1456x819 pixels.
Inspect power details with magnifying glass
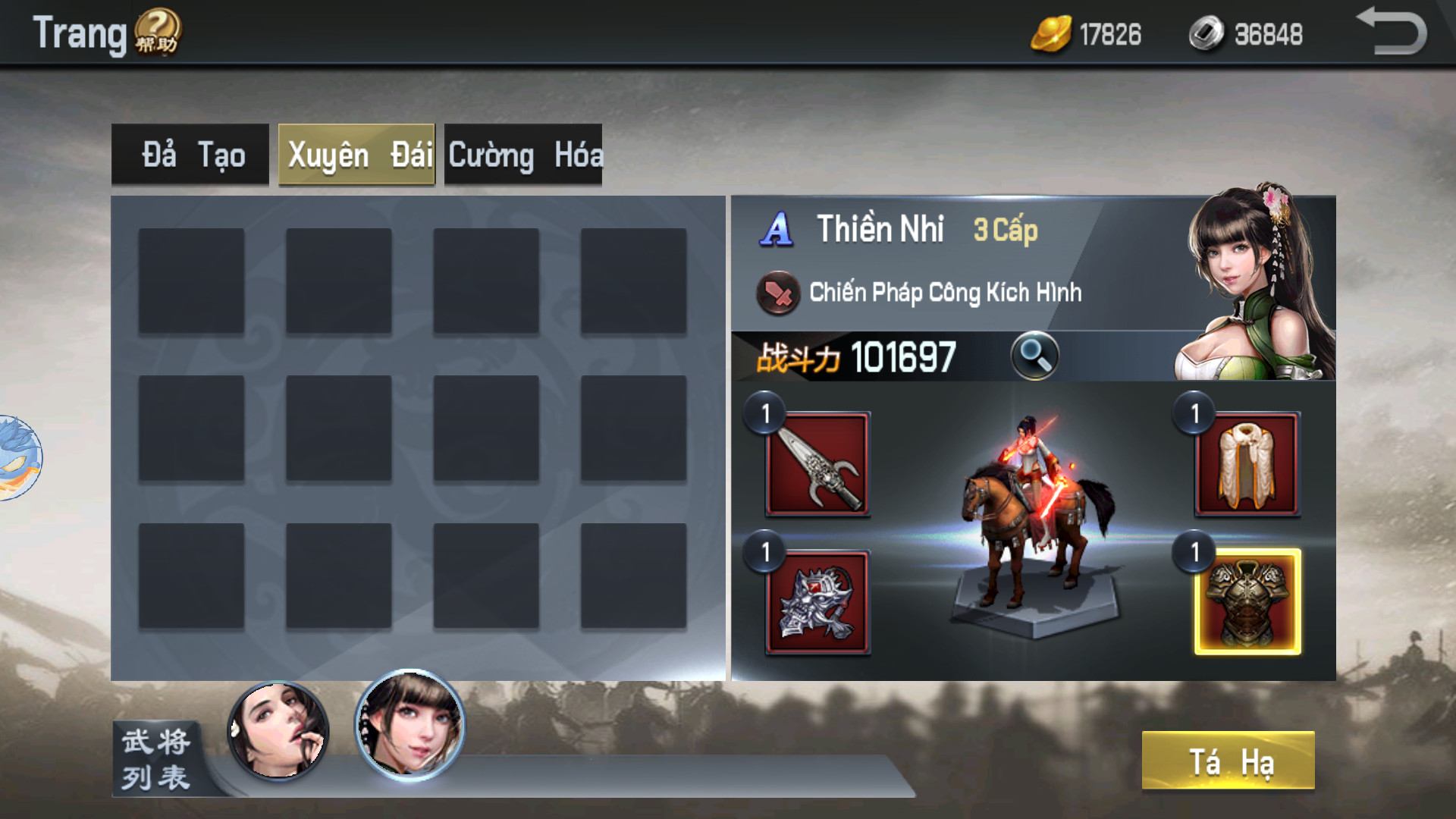click(1034, 356)
